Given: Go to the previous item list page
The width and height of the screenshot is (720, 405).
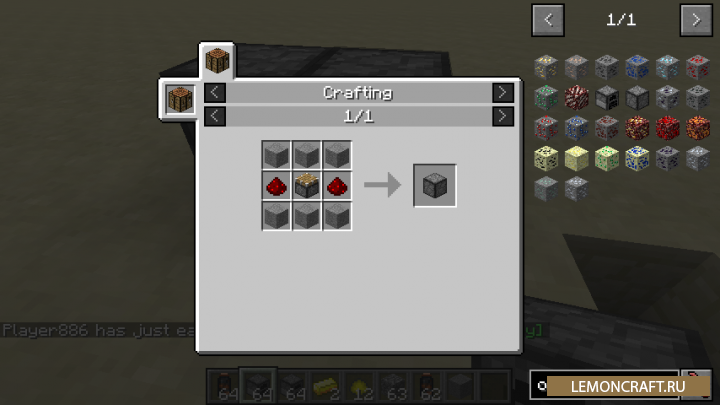Looking at the screenshot, I should tap(548, 19).
